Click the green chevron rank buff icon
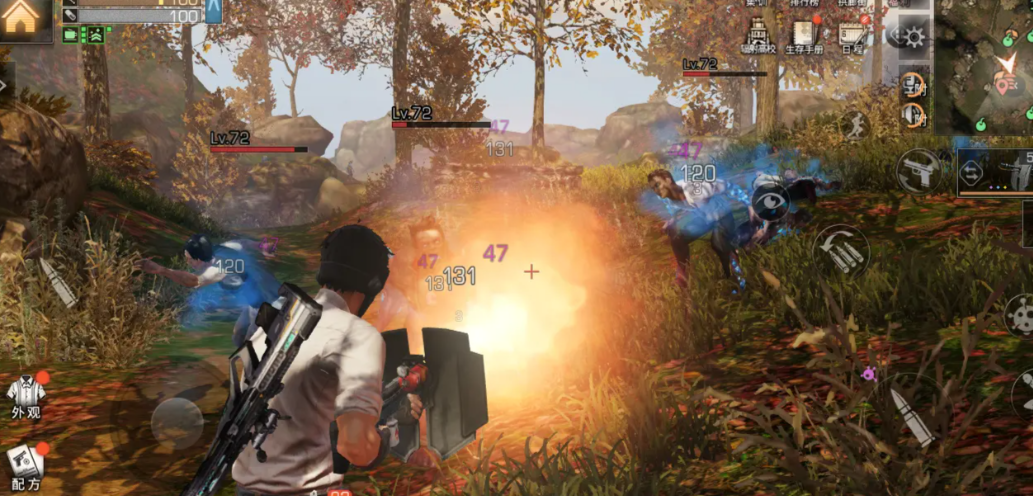Image resolution: width=1033 pixels, height=496 pixels. tap(94, 35)
